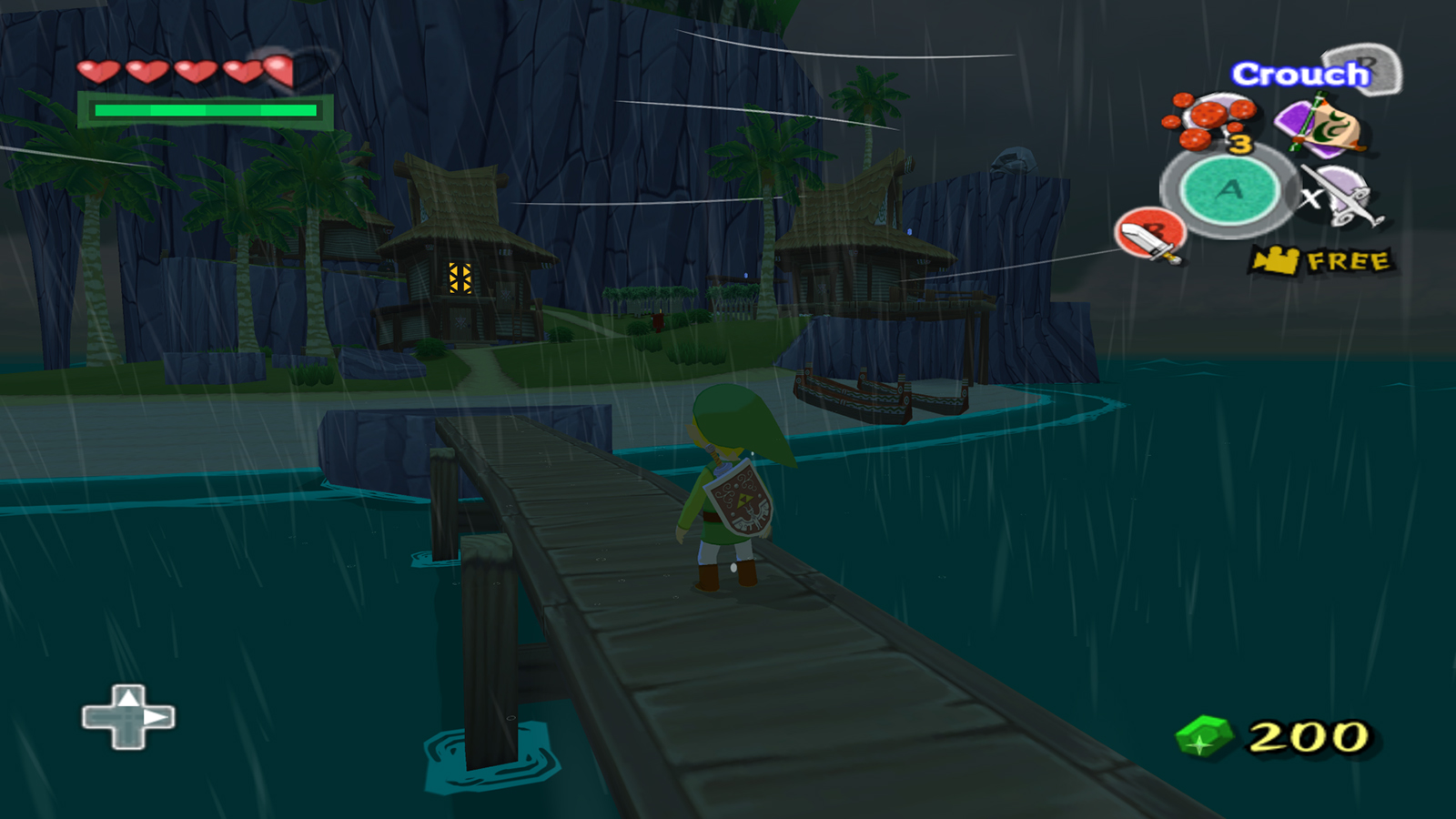Select the All-Purpose Bait item slot
1456x819 pixels.
tap(1211, 121)
